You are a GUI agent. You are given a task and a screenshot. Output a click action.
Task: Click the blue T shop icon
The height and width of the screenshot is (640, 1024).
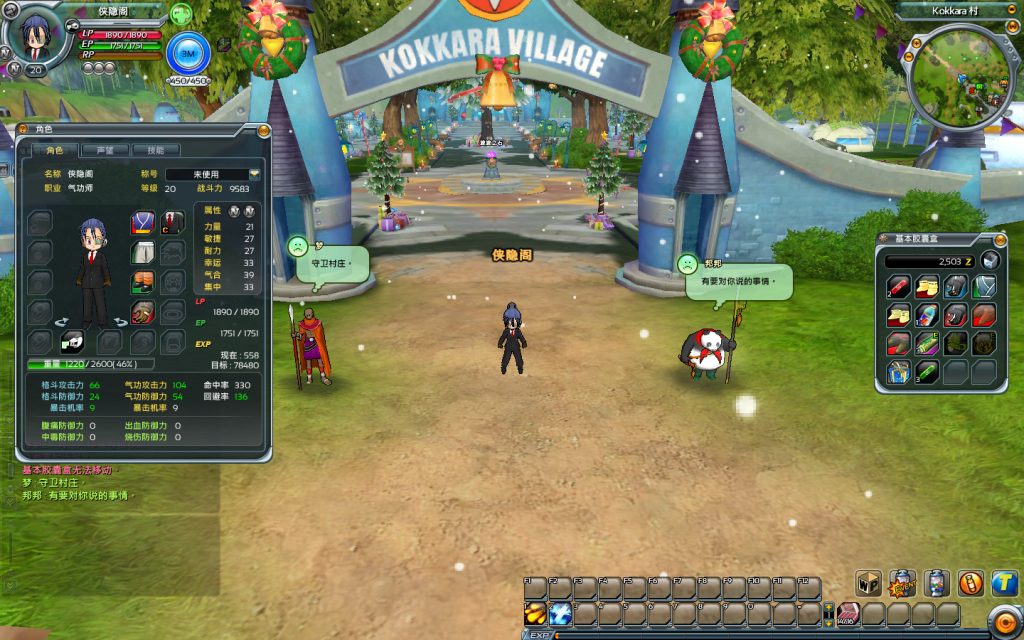(1004, 583)
